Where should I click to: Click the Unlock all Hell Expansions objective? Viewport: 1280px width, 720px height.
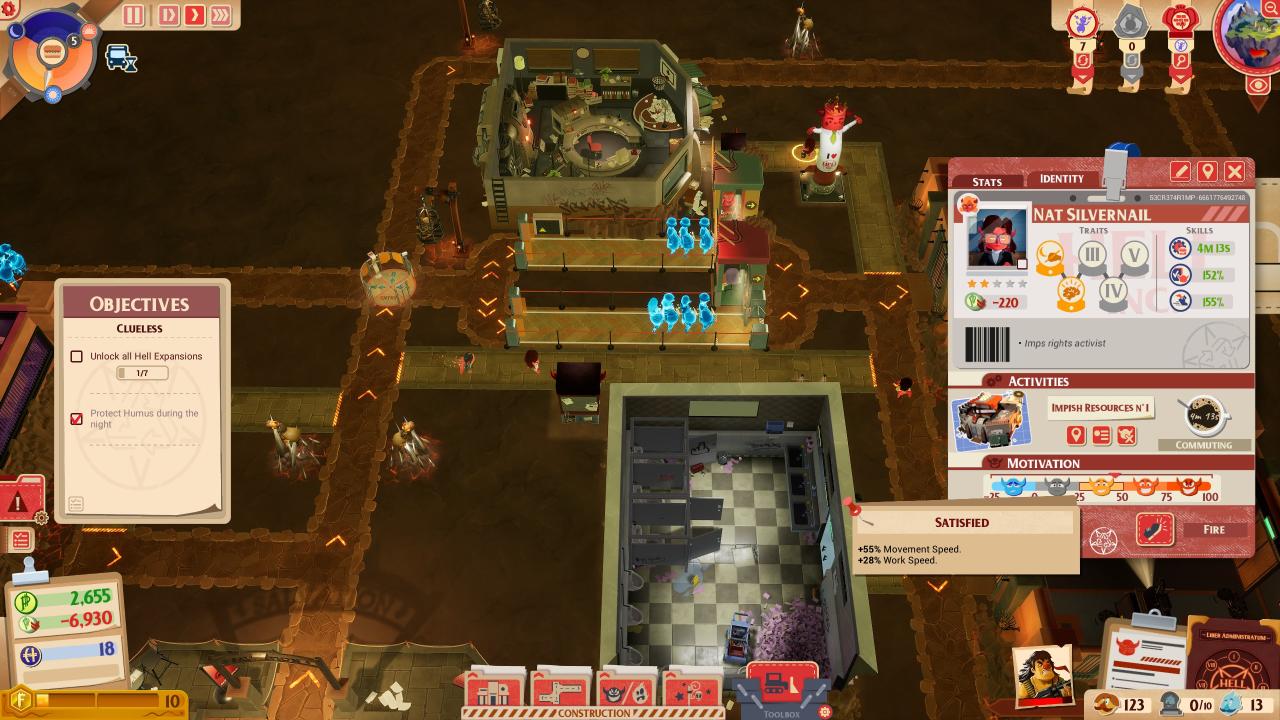click(145, 356)
